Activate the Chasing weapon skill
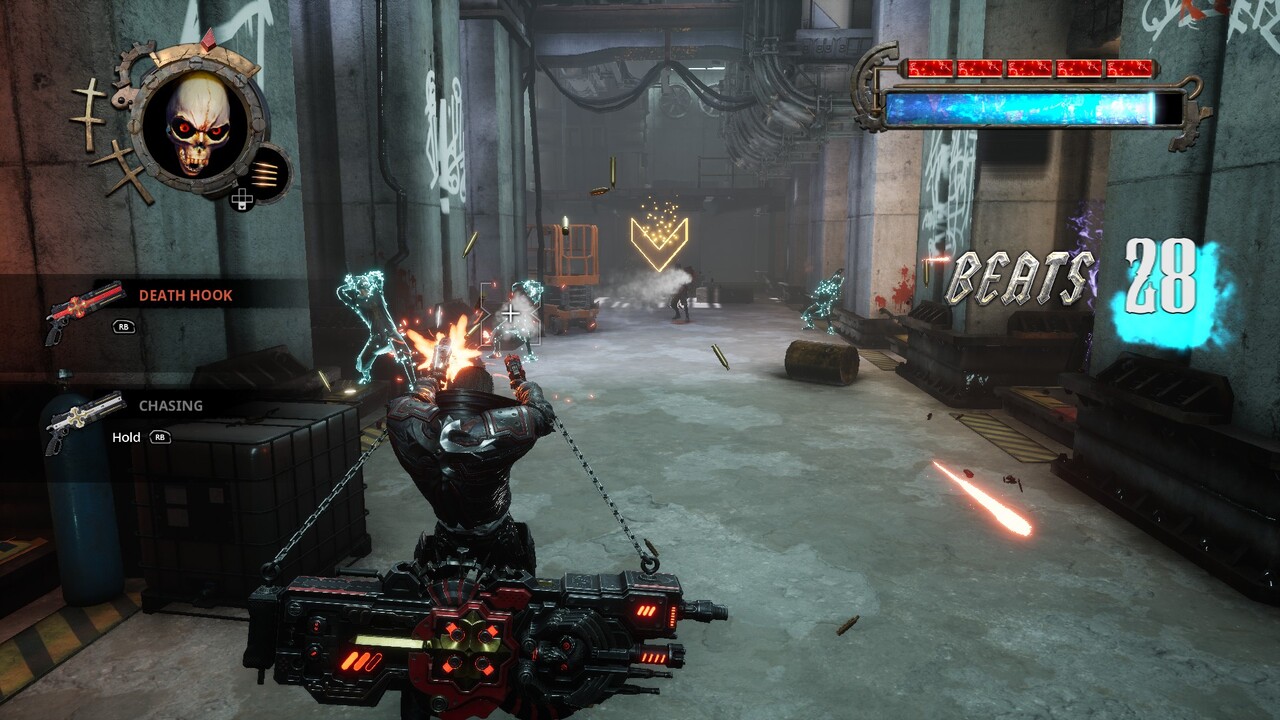 (x=170, y=406)
